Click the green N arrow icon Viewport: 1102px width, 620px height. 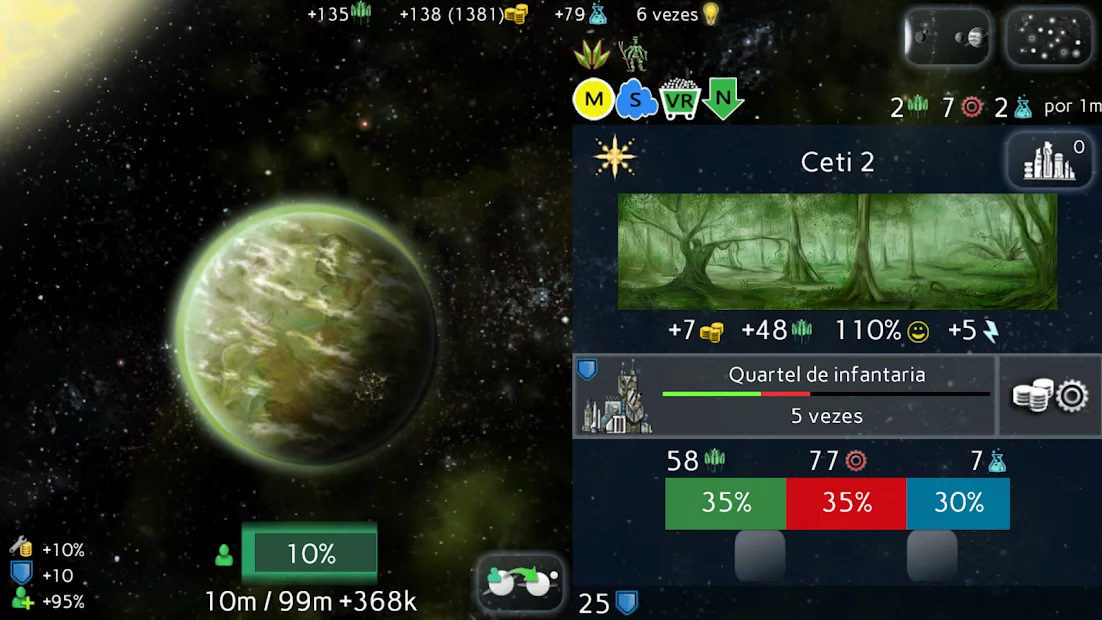[x=723, y=100]
